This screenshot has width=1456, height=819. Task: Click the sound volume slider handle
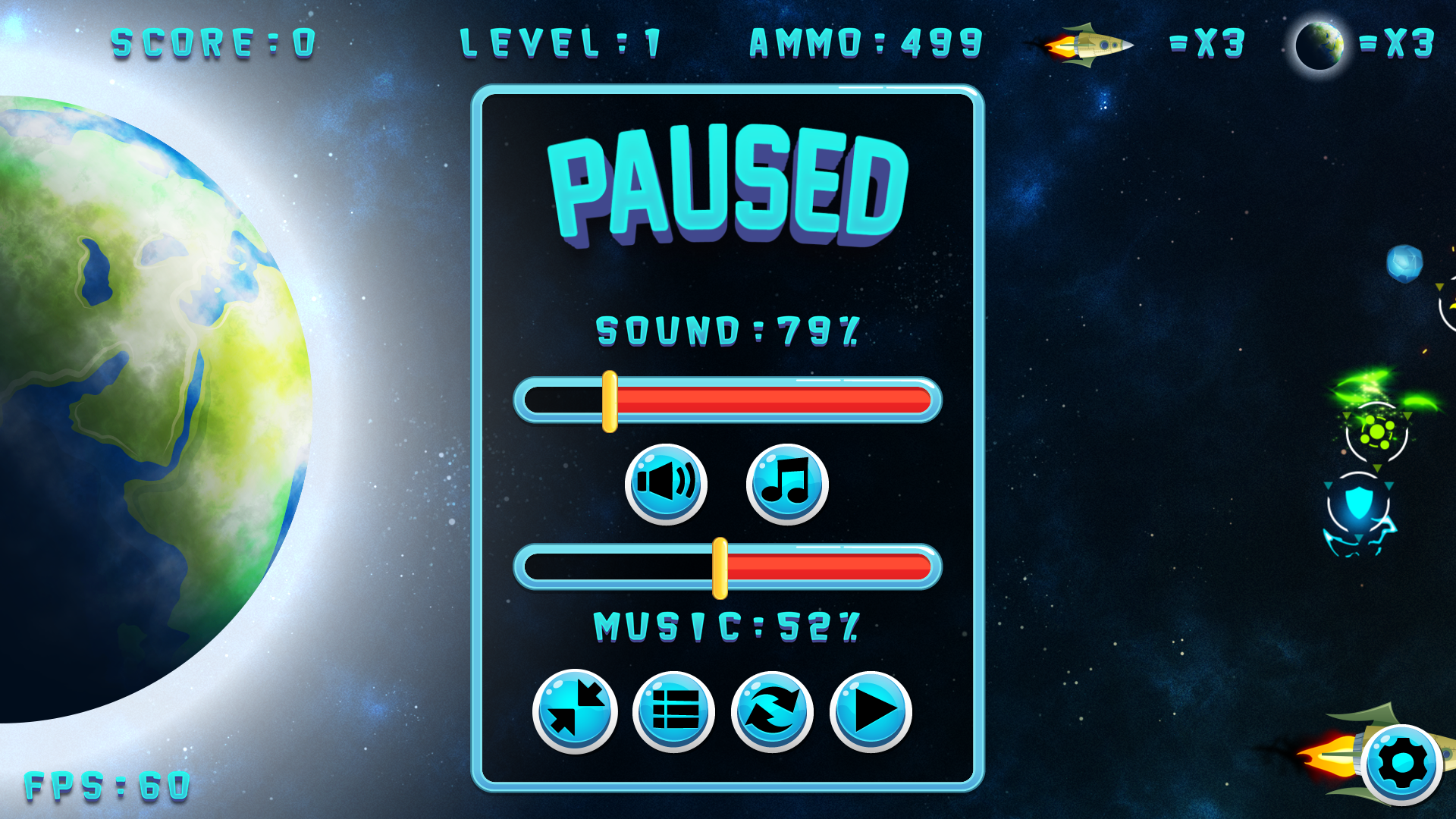point(610,401)
